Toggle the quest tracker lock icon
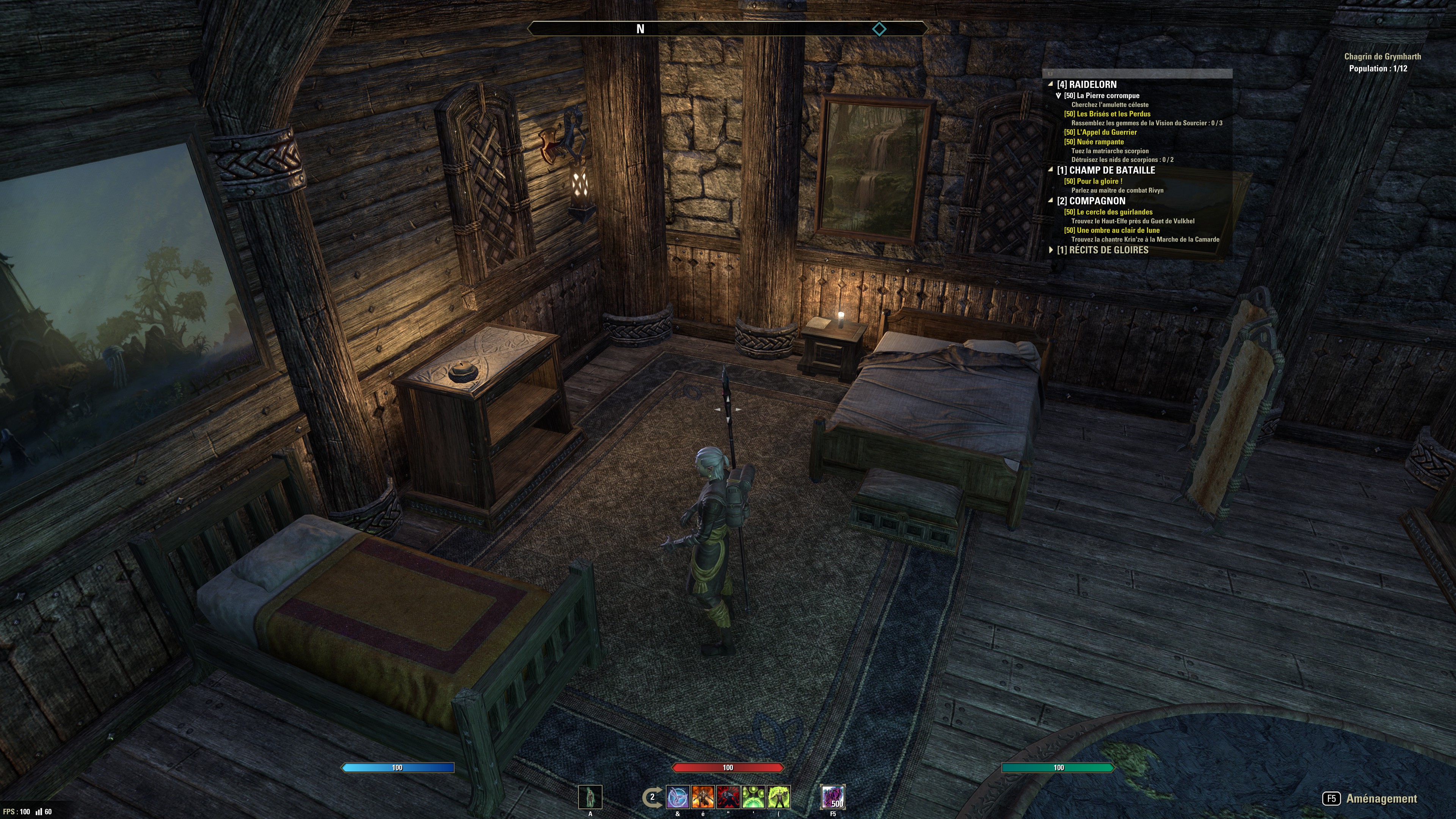This screenshot has height=819, width=1456. [1050, 74]
